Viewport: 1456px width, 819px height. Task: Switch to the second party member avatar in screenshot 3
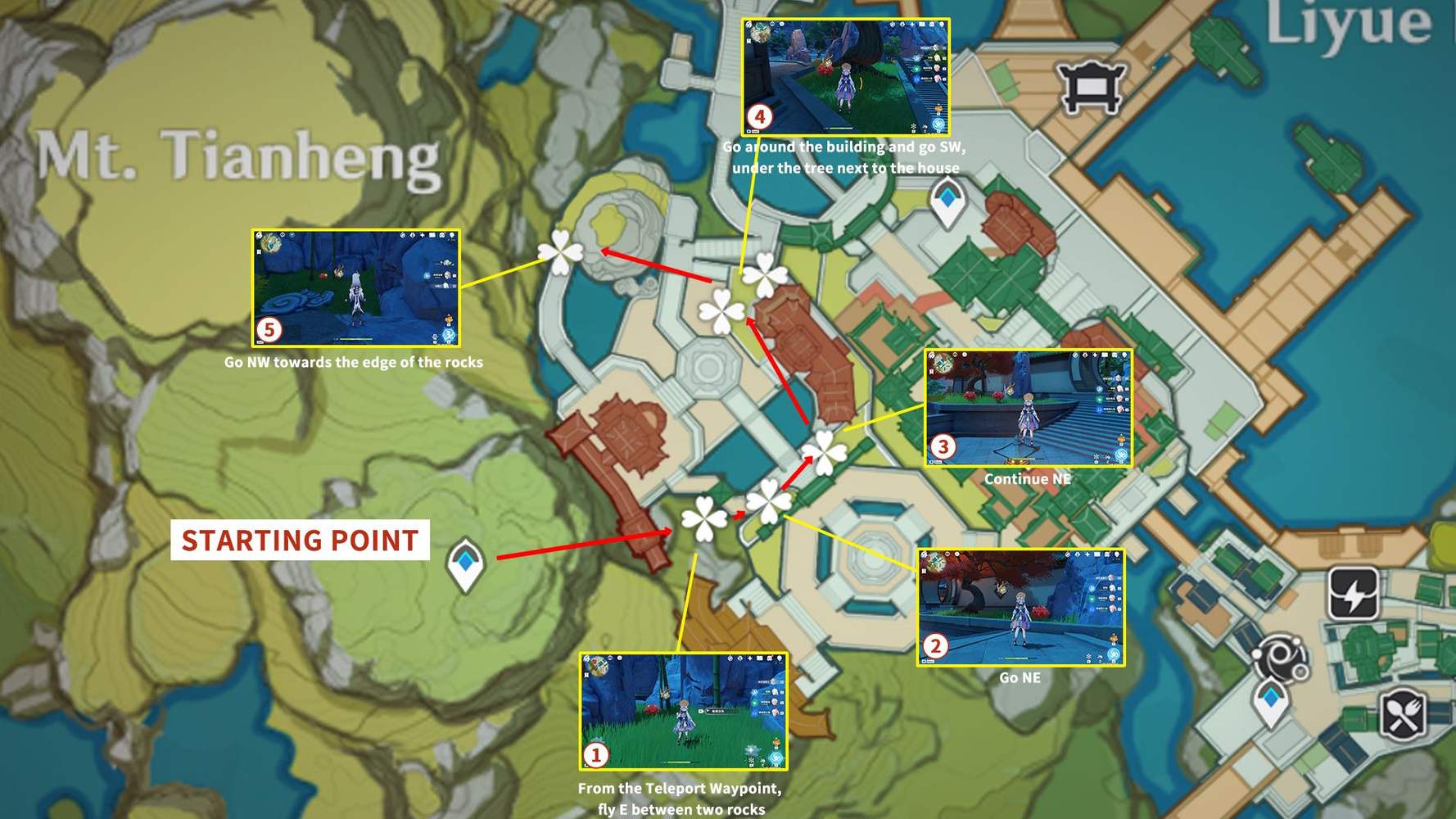[1119, 388]
